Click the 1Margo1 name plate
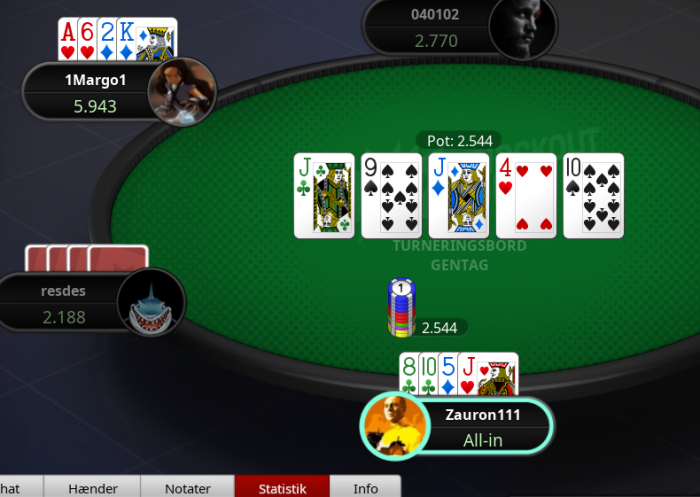 (88, 91)
